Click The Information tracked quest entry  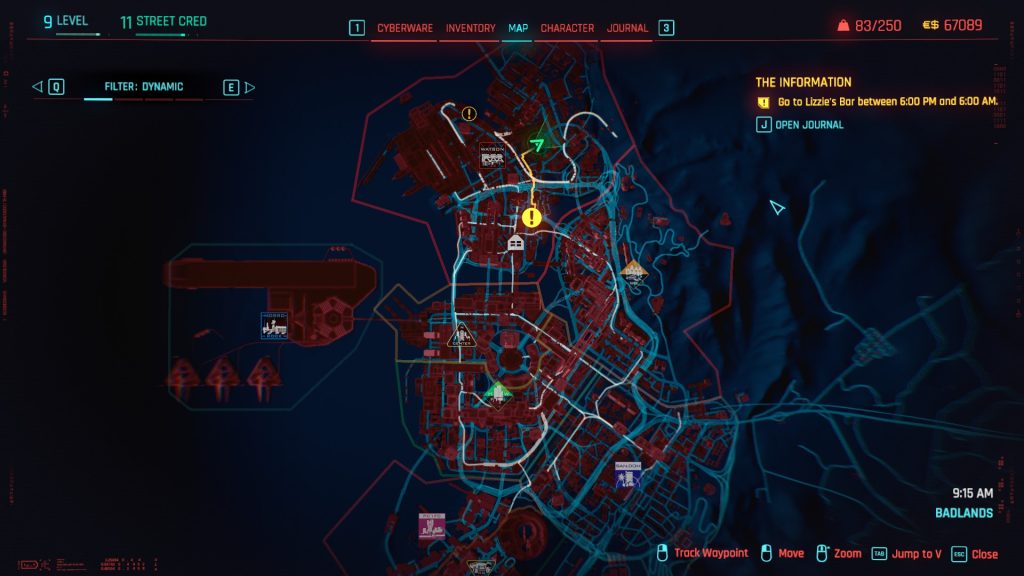[804, 82]
